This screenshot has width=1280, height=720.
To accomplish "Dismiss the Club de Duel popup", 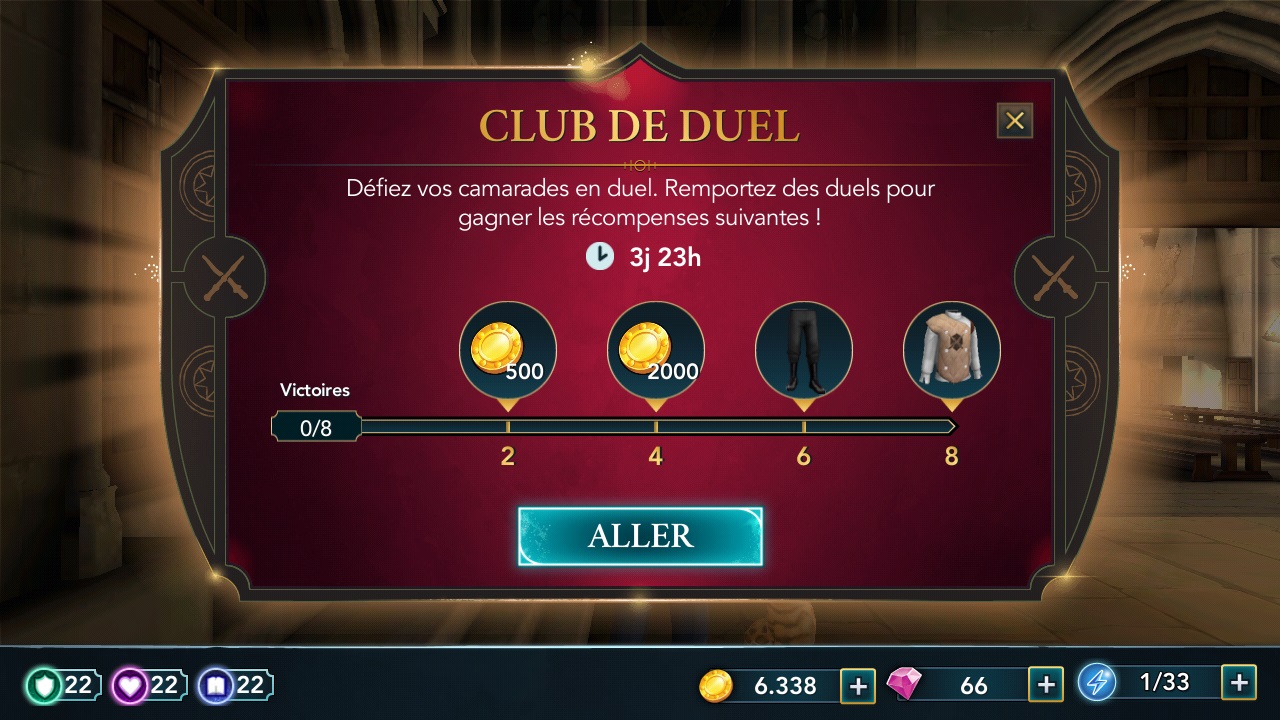I will coord(1015,120).
